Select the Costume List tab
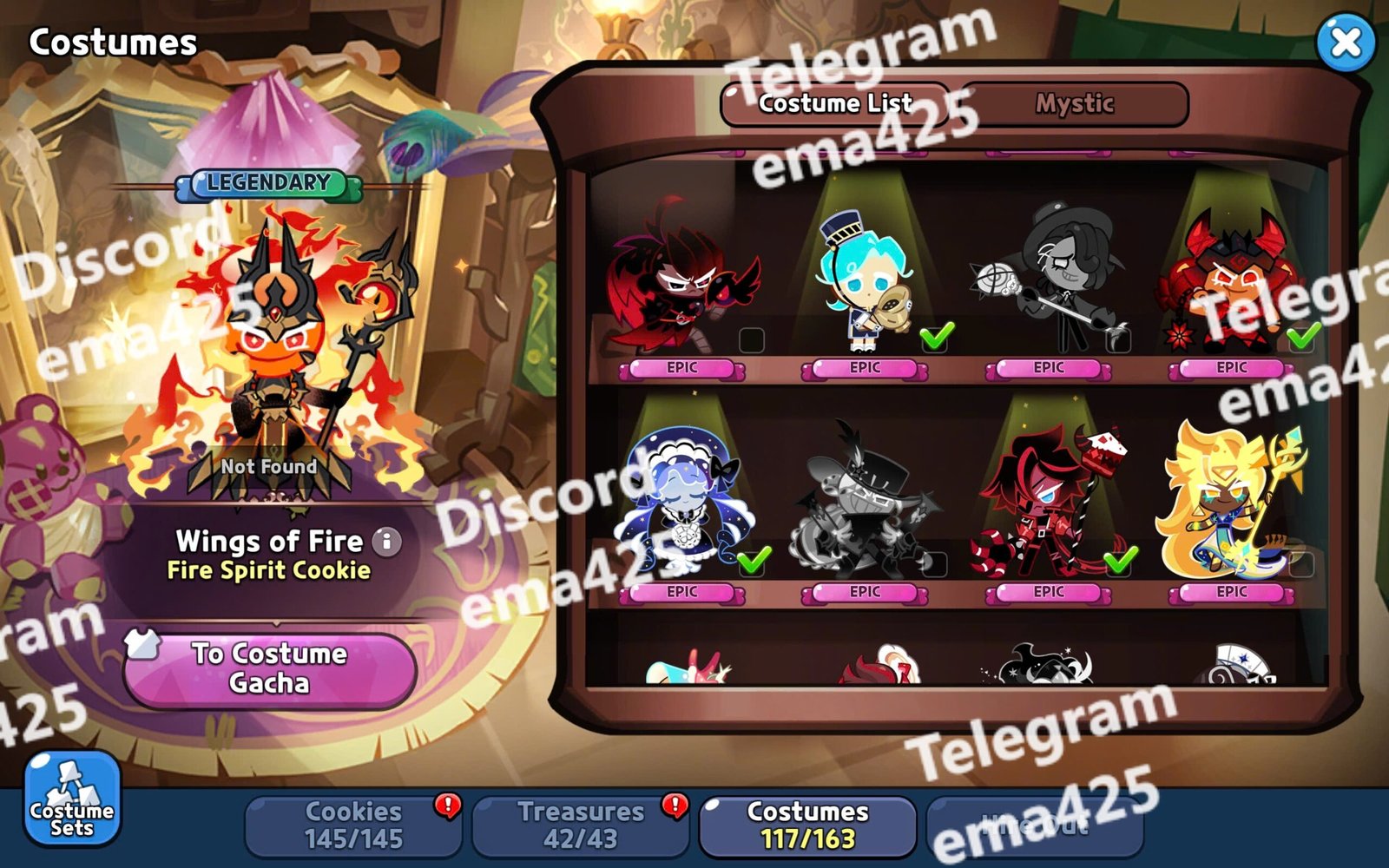 [x=835, y=104]
